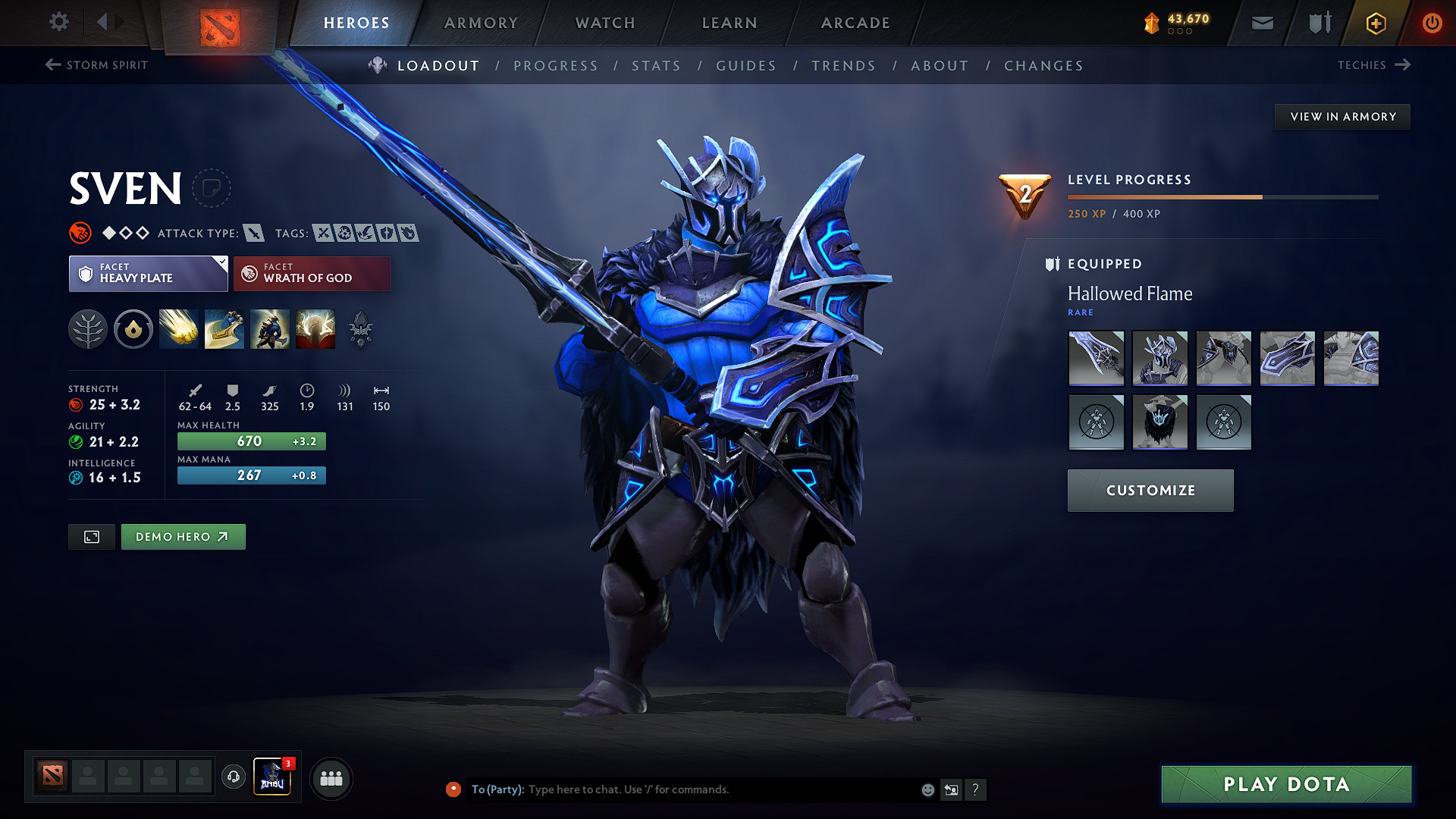This screenshot has width=1456, height=819.
Task: Switch to the ARMORY tab
Action: [481, 23]
